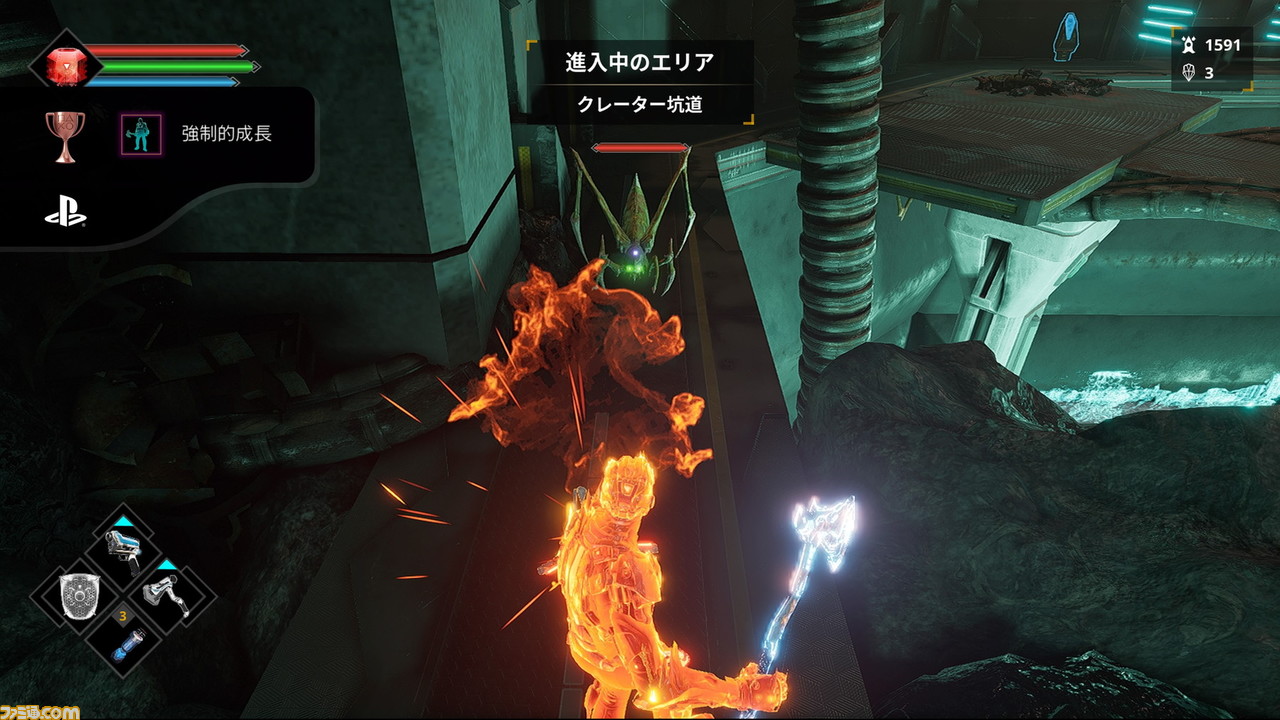Choose the hook-shaped gadget slot

point(167,597)
